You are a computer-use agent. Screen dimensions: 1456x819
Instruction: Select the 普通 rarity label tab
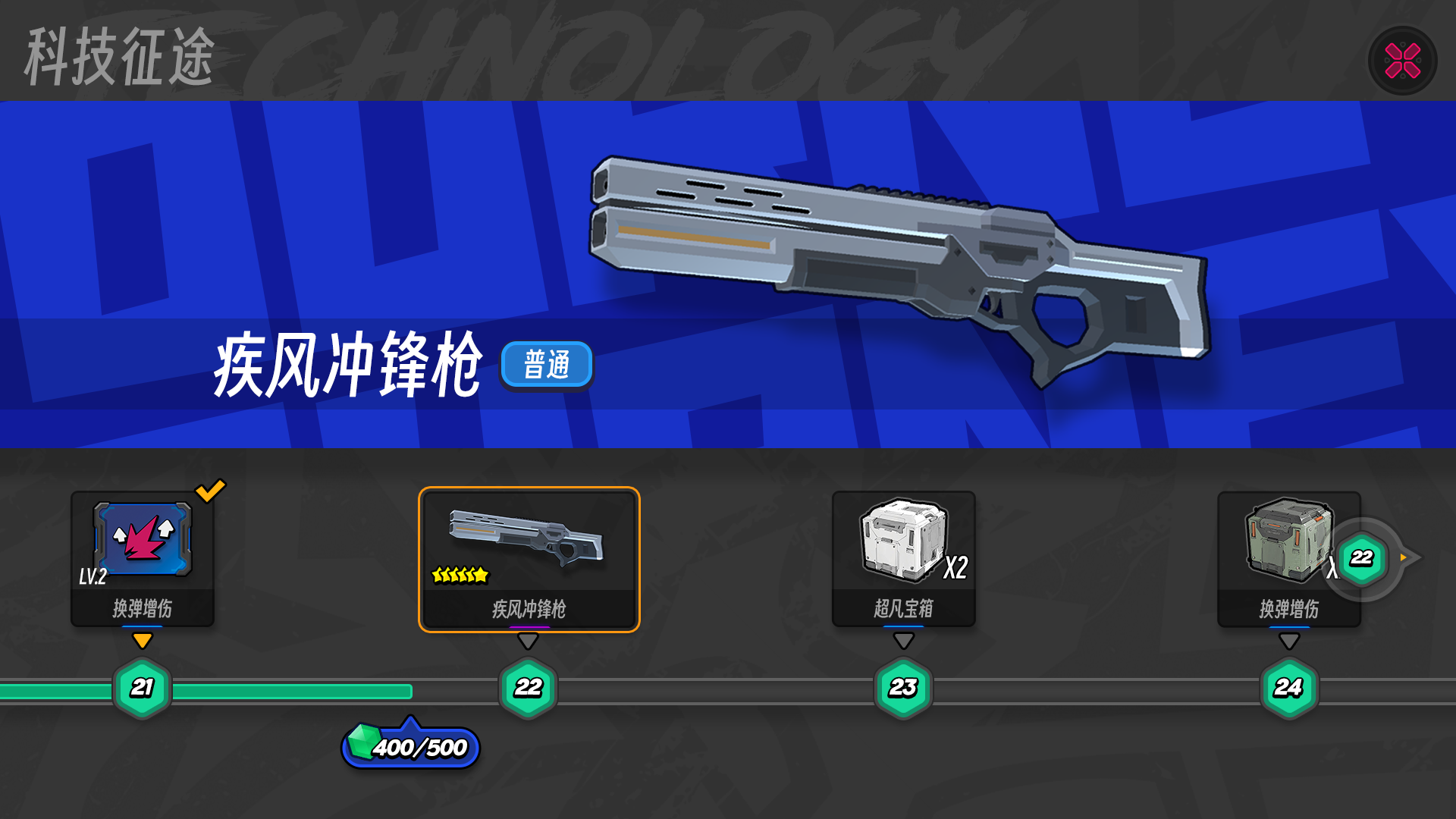548,365
